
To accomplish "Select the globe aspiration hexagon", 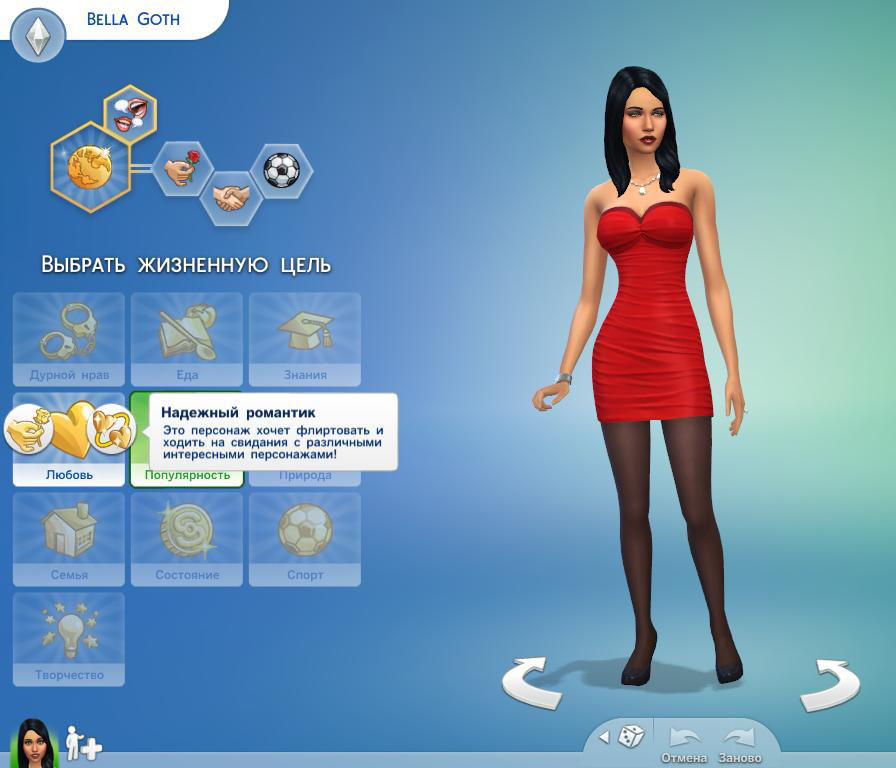I will (90, 165).
